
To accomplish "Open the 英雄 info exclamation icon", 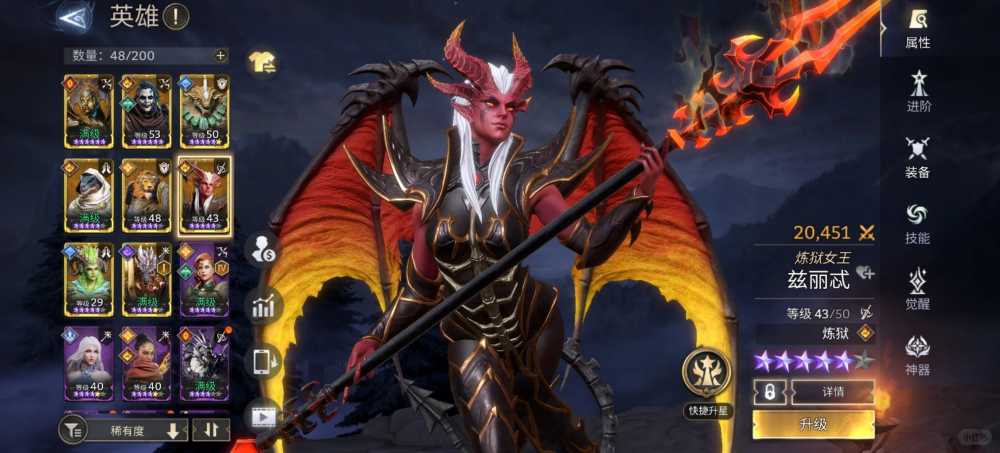I will pyautogui.click(x=176, y=17).
